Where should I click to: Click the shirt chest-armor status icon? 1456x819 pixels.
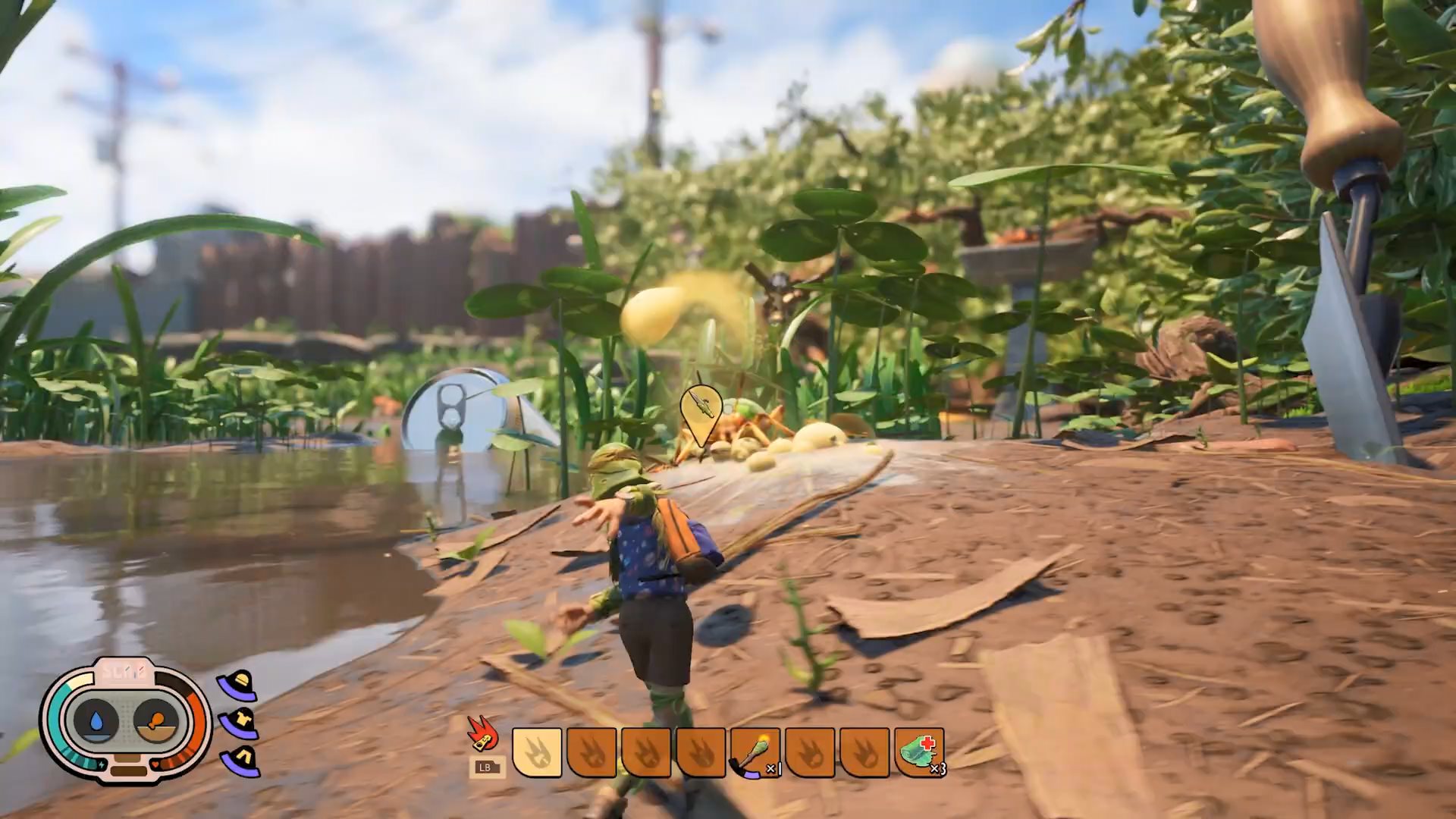click(237, 723)
